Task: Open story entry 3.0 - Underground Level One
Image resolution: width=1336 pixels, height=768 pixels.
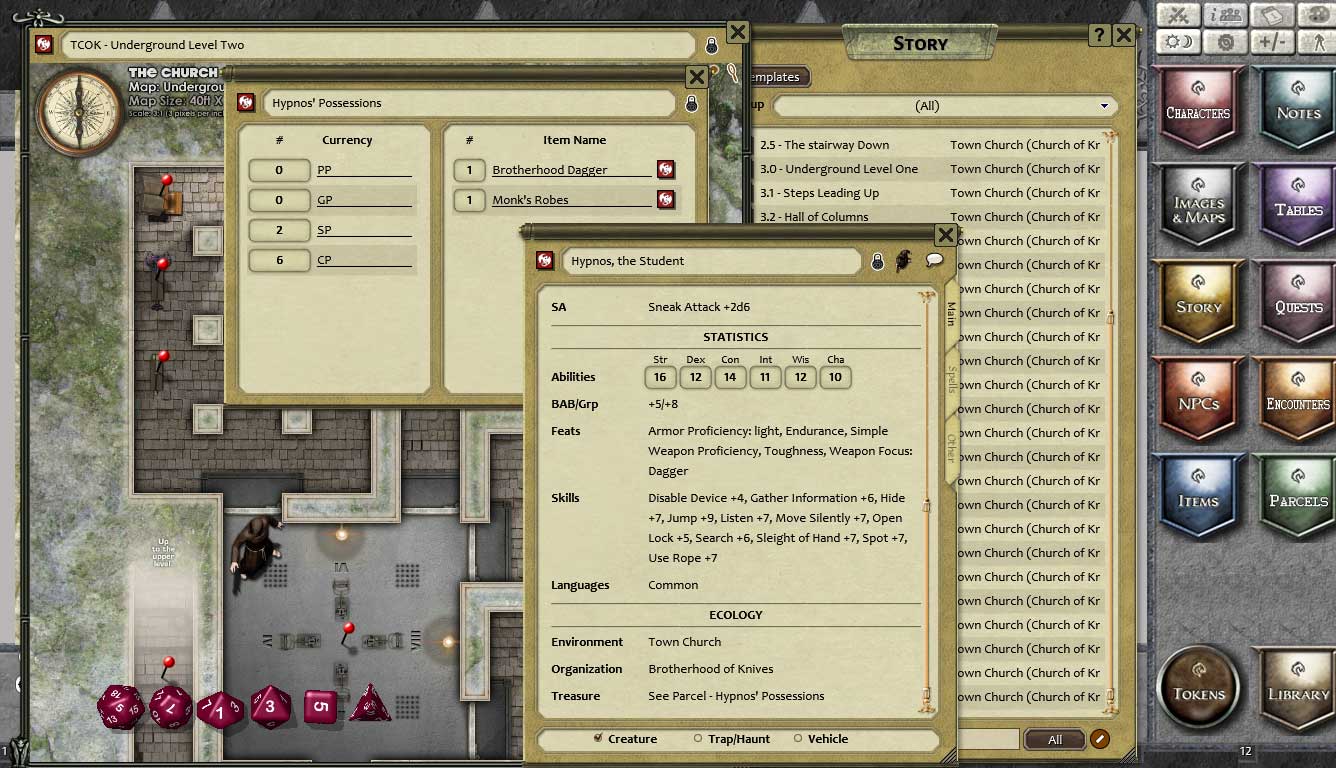Action: click(838, 169)
